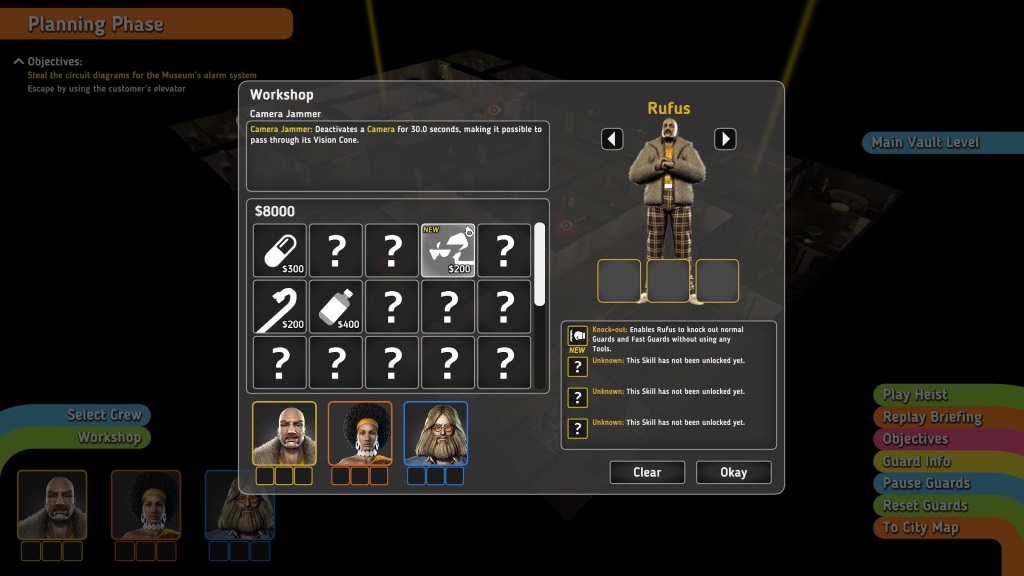Confirm workshop with Okay button

[733, 472]
